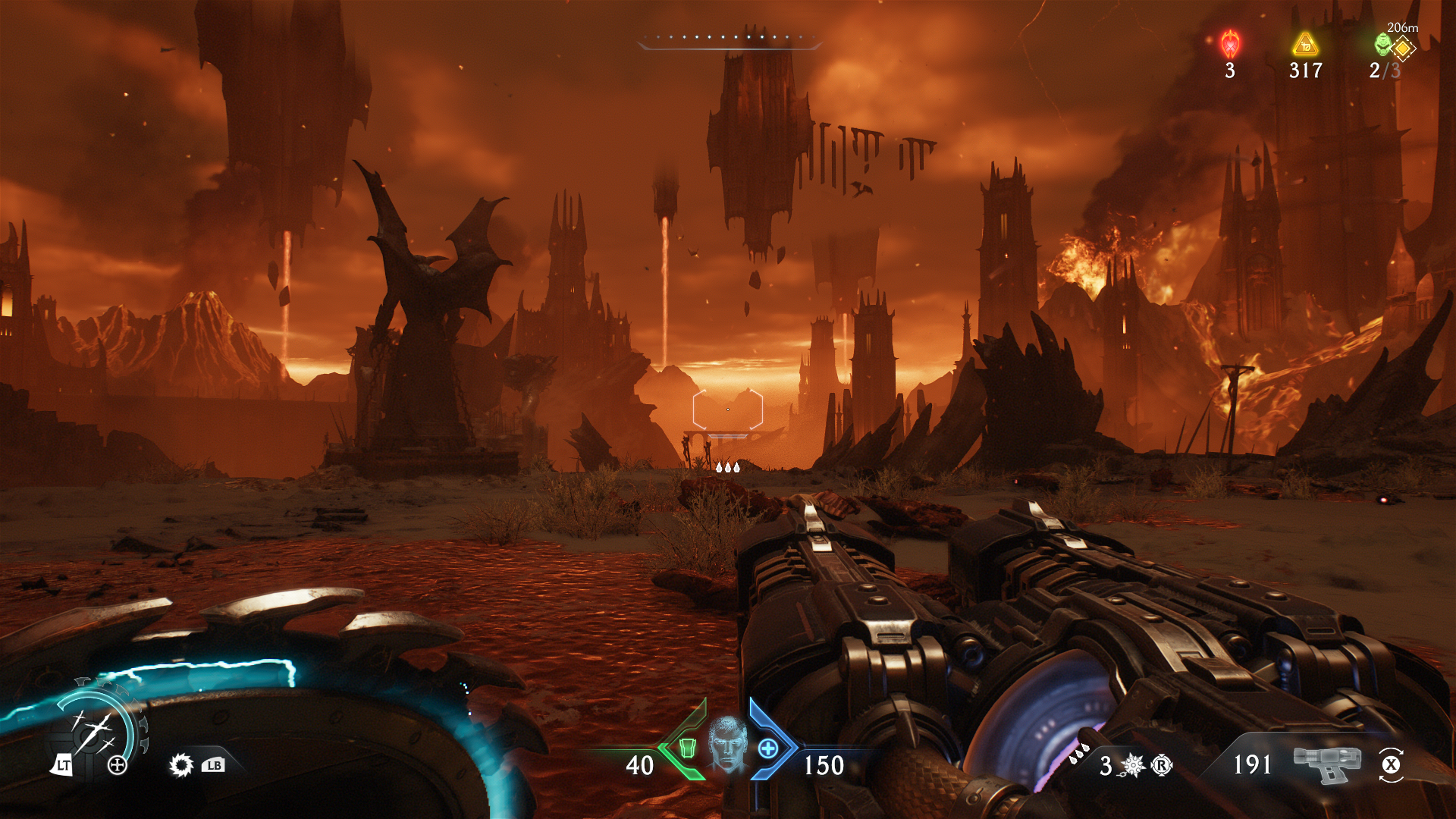Click the shield saw blade icon
Screen dimensions: 1456x819
(x=181, y=765)
